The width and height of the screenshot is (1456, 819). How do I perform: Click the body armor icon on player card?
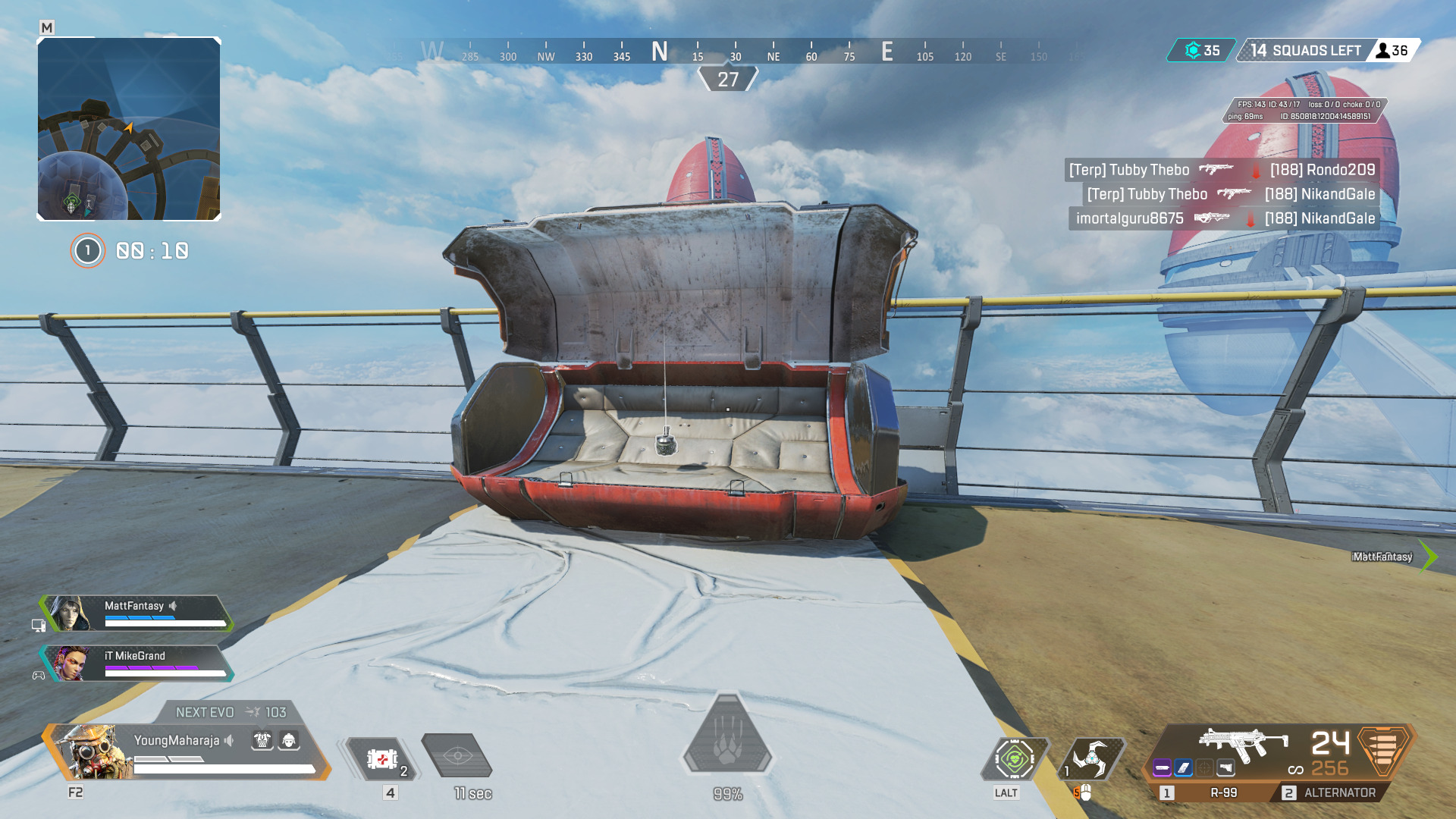262,740
